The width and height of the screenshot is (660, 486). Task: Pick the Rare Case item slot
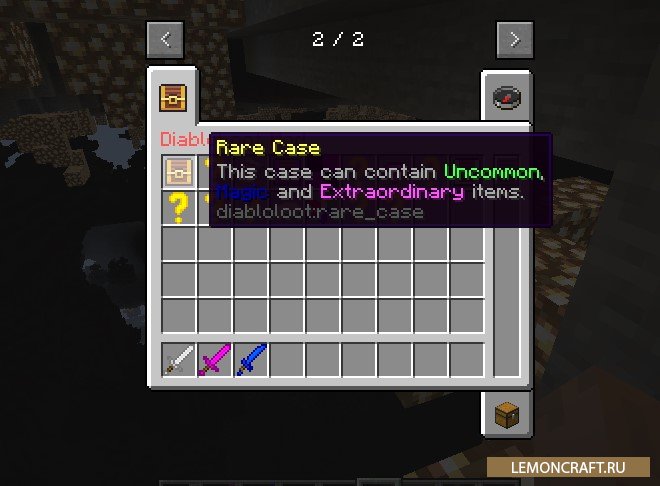(x=179, y=172)
